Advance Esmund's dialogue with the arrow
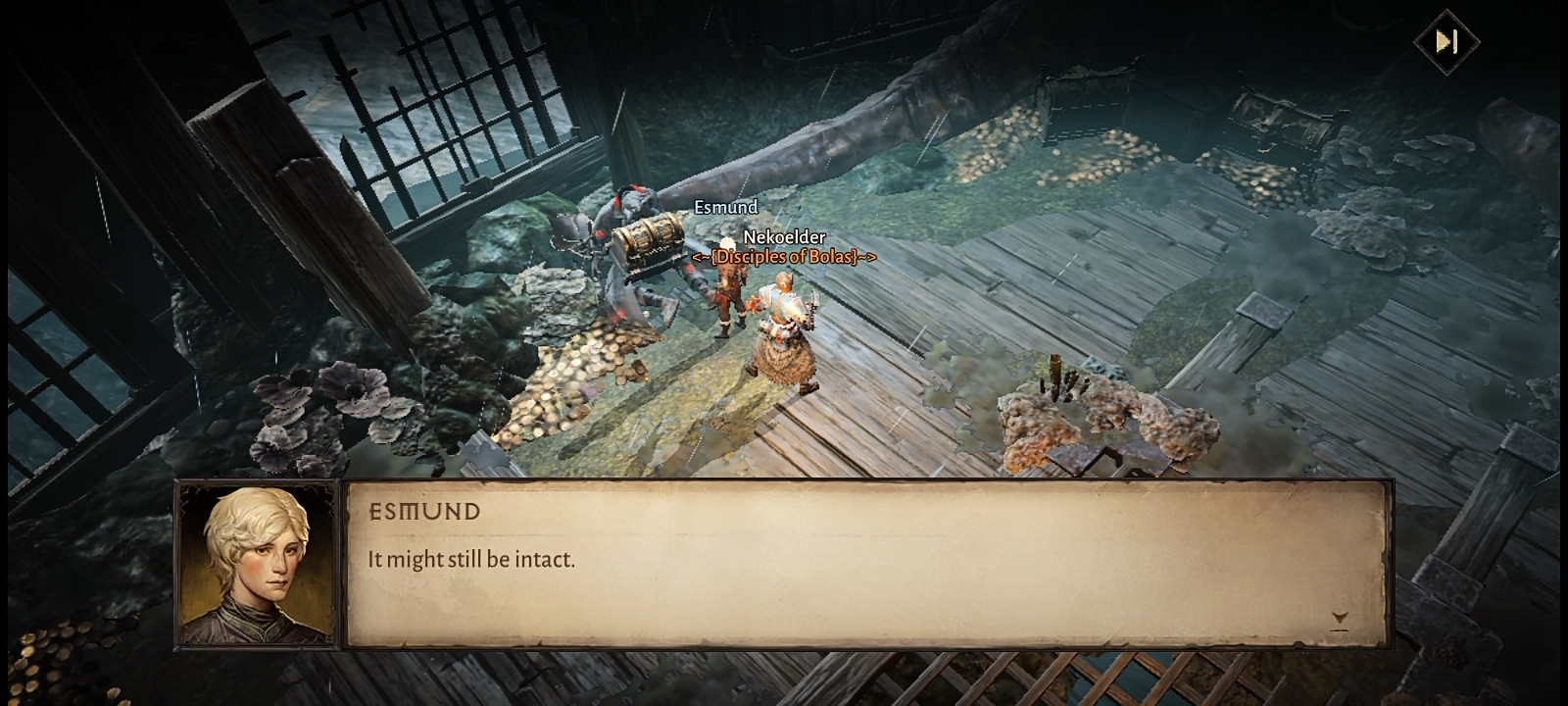Image resolution: width=1568 pixels, height=706 pixels. coord(1340,619)
